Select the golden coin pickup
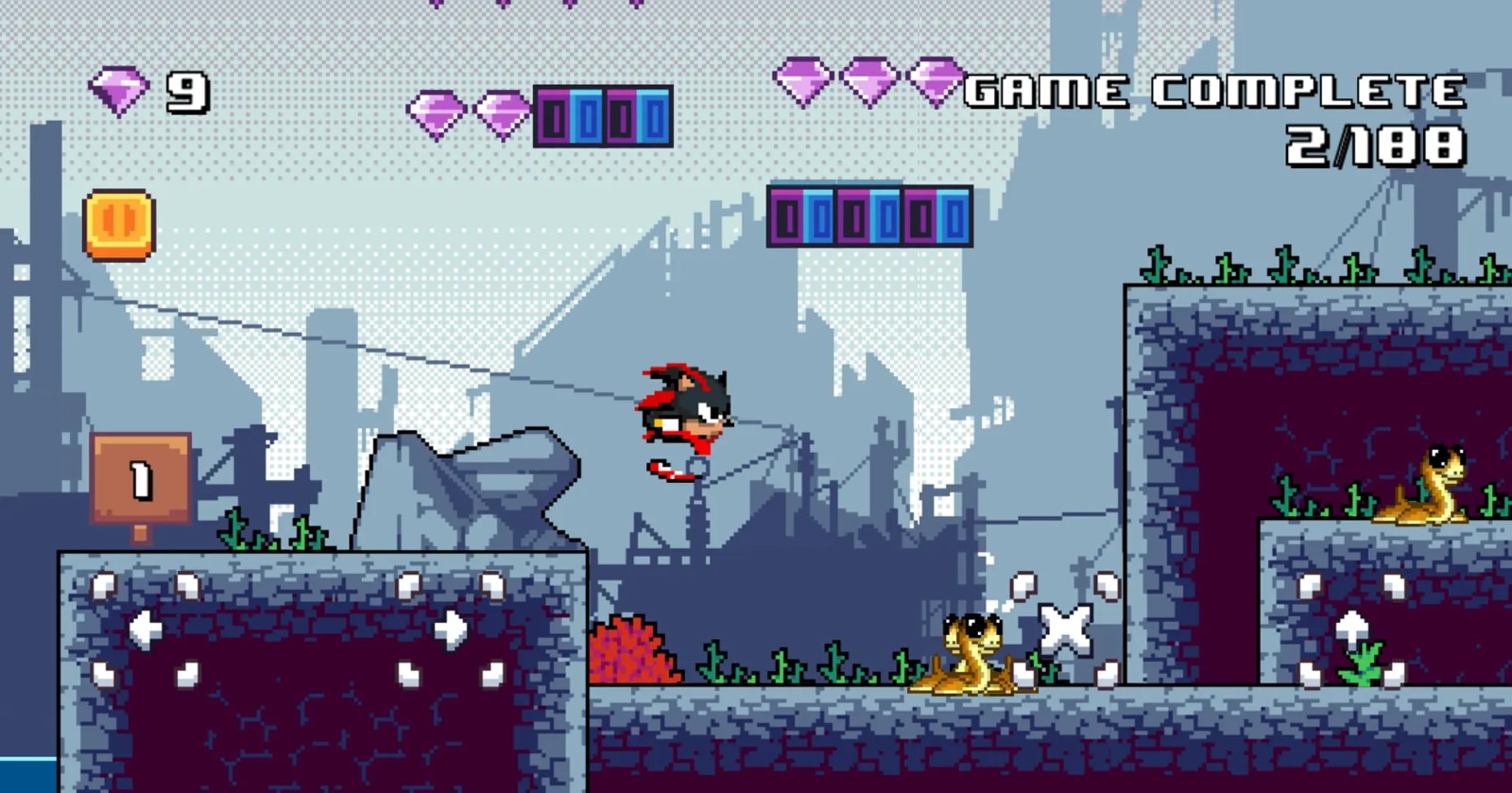Viewport: 1512px width, 793px height. coord(118,223)
